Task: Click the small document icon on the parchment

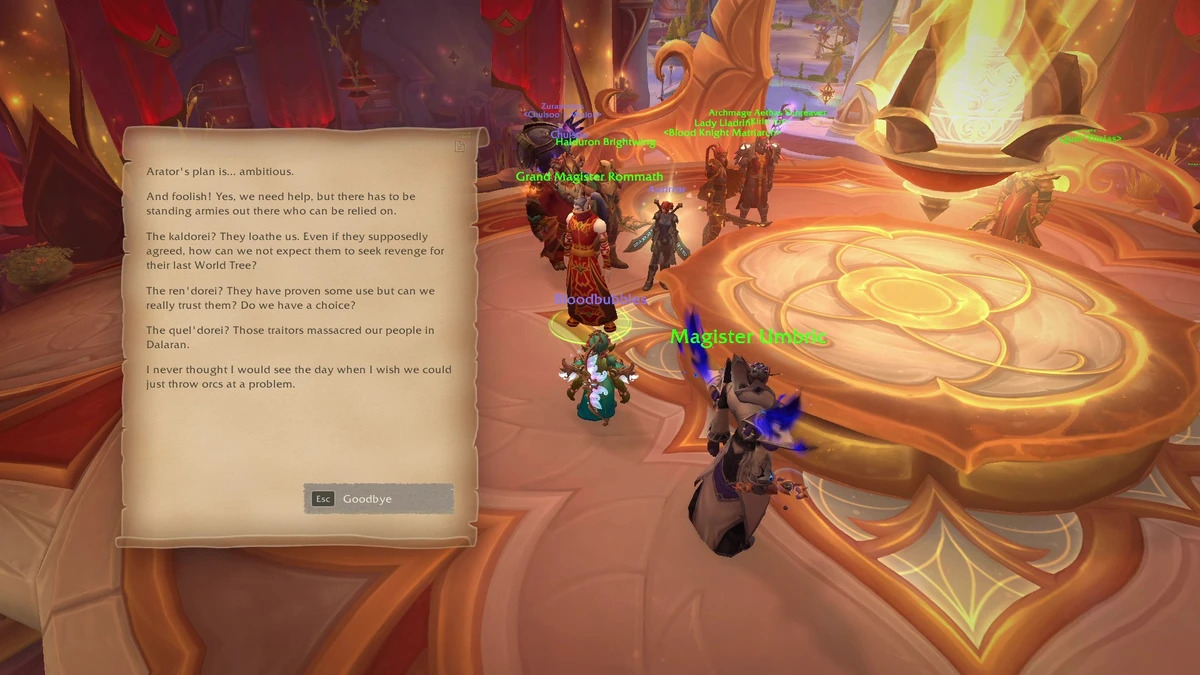Action: [460, 146]
